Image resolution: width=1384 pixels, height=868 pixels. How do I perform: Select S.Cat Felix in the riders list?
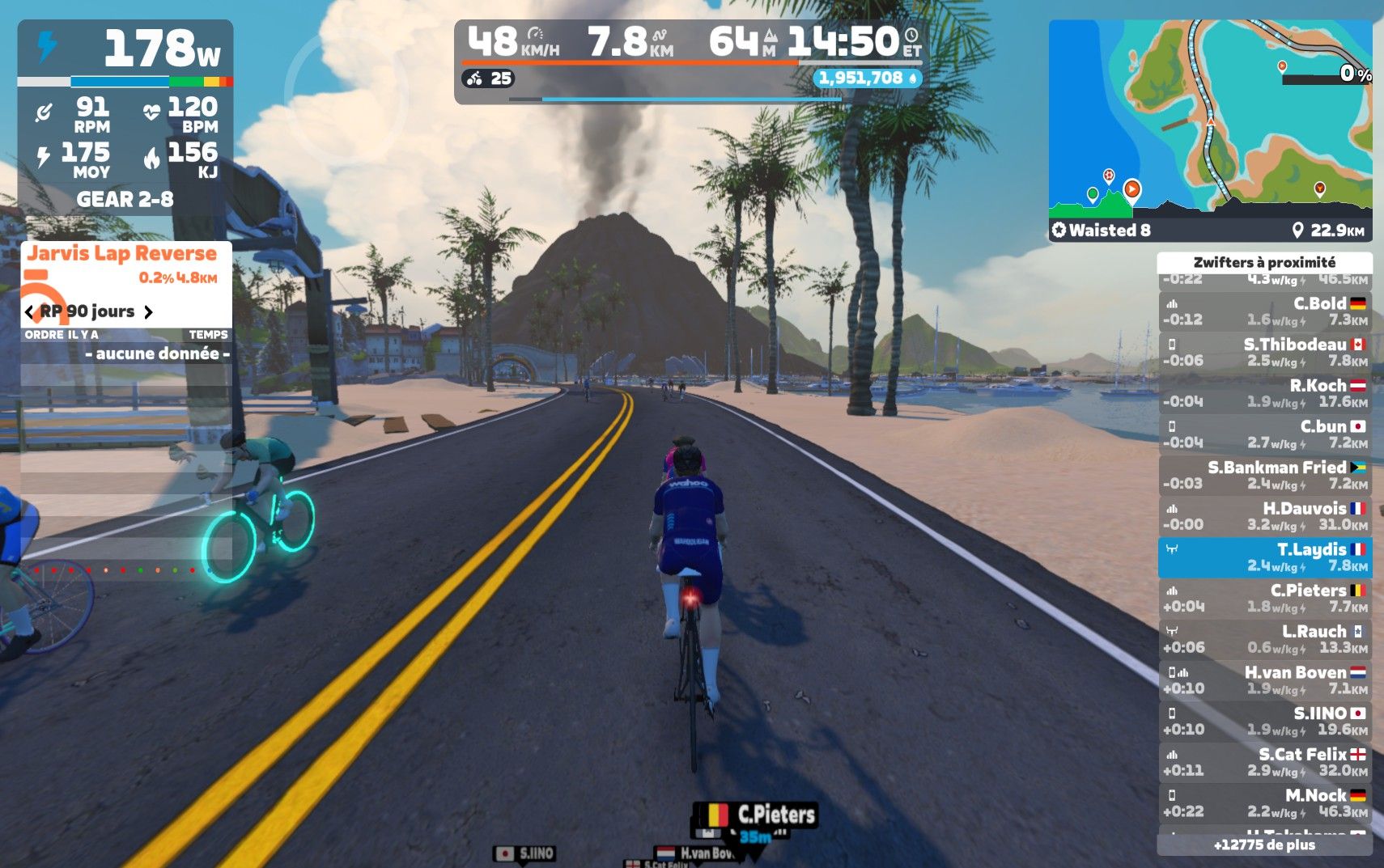point(1264,762)
